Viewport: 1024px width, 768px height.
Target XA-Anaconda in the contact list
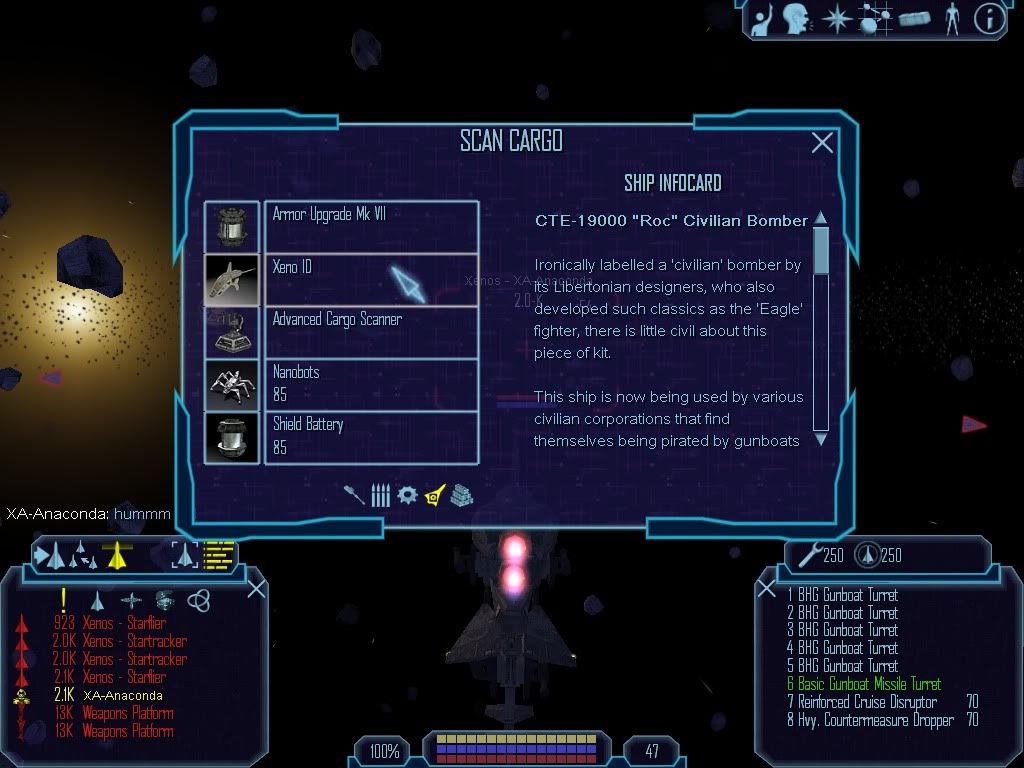pos(124,695)
